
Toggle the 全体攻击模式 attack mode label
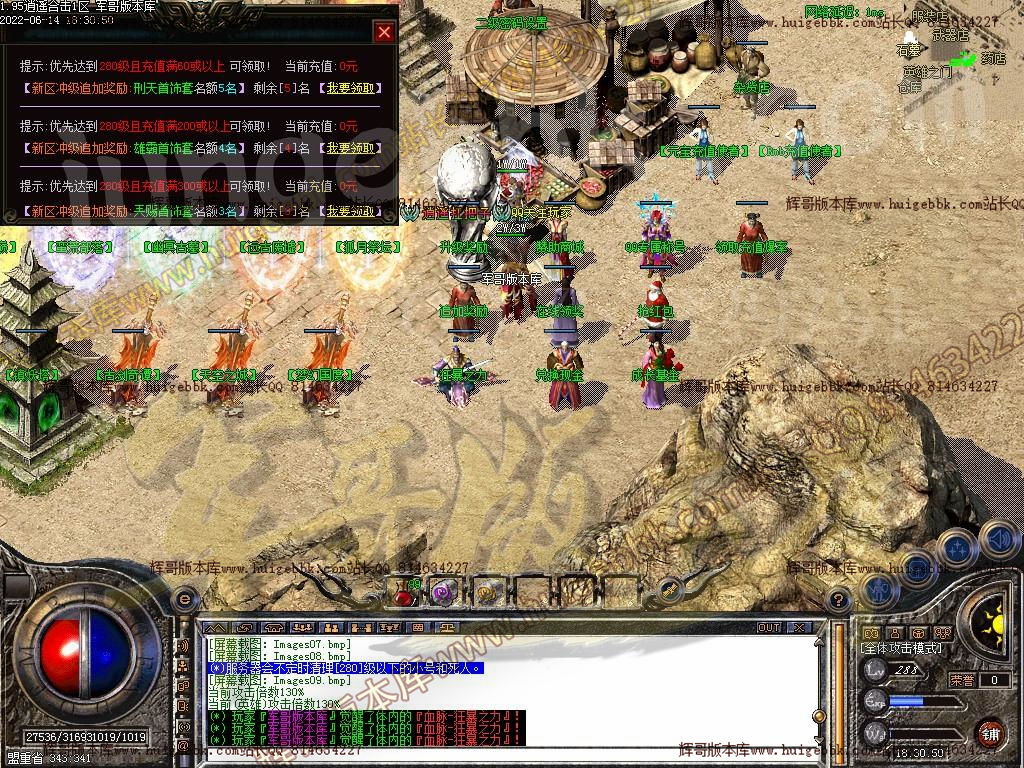click(x=901, y=648)
